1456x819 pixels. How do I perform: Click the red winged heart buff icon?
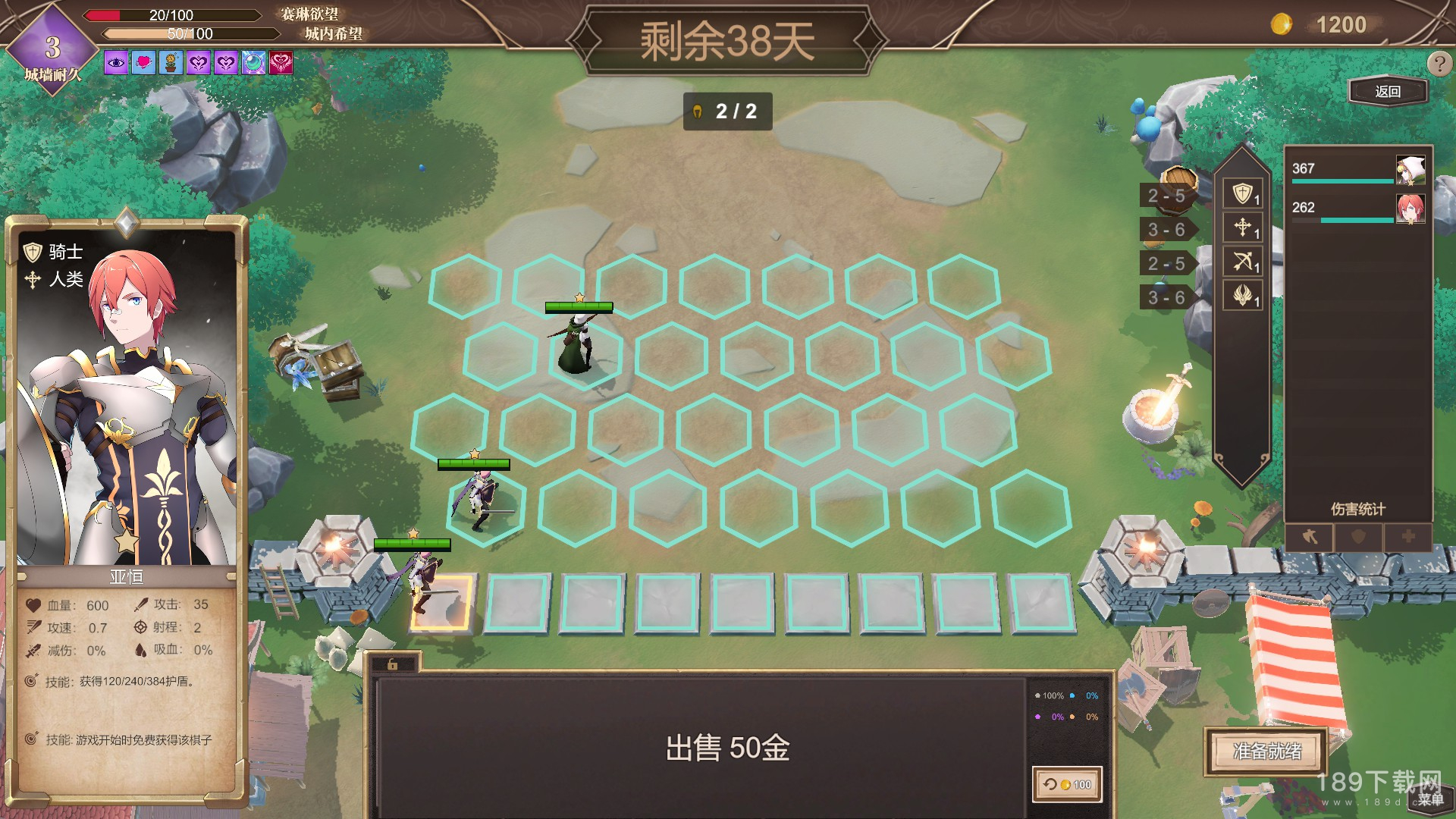coord(281,64)
